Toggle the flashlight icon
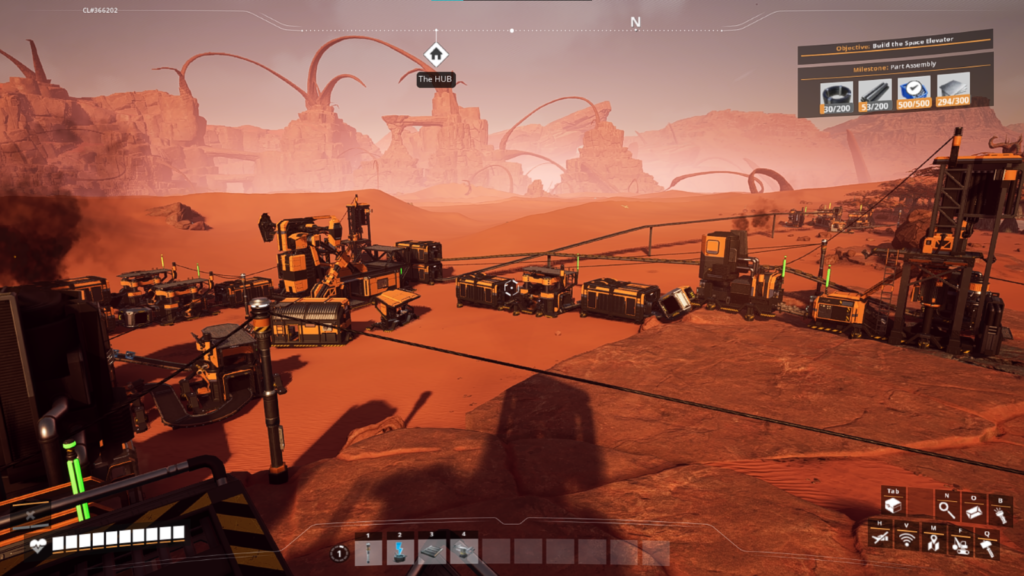This screenshot has height=576, width=1024. (x=998, y=513)
